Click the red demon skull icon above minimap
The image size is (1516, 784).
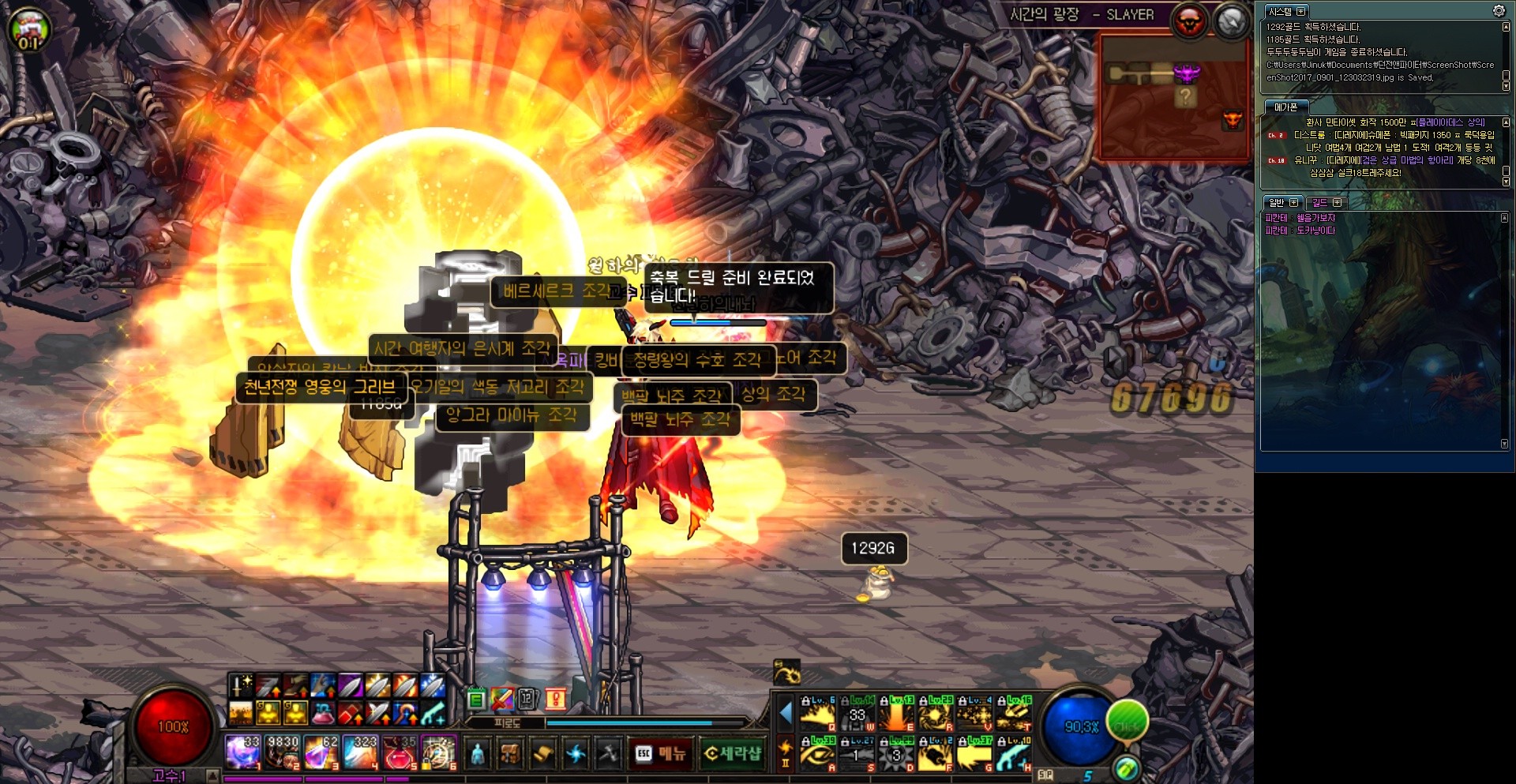(x=1189, y=21)
